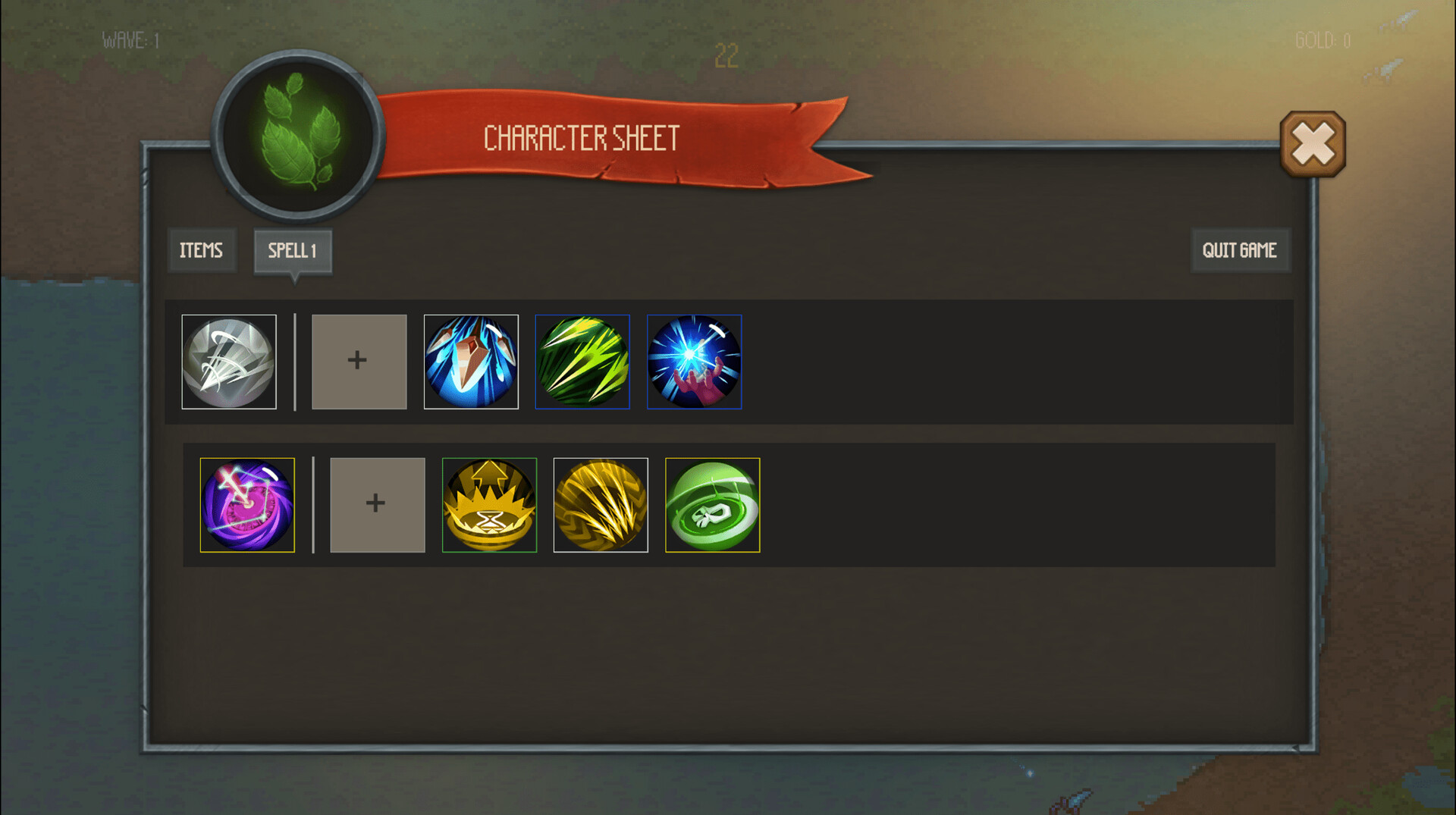Select the equipped white gem spell orb
The height and width of the screenshot is (815, 1456).
pos(229,362)
